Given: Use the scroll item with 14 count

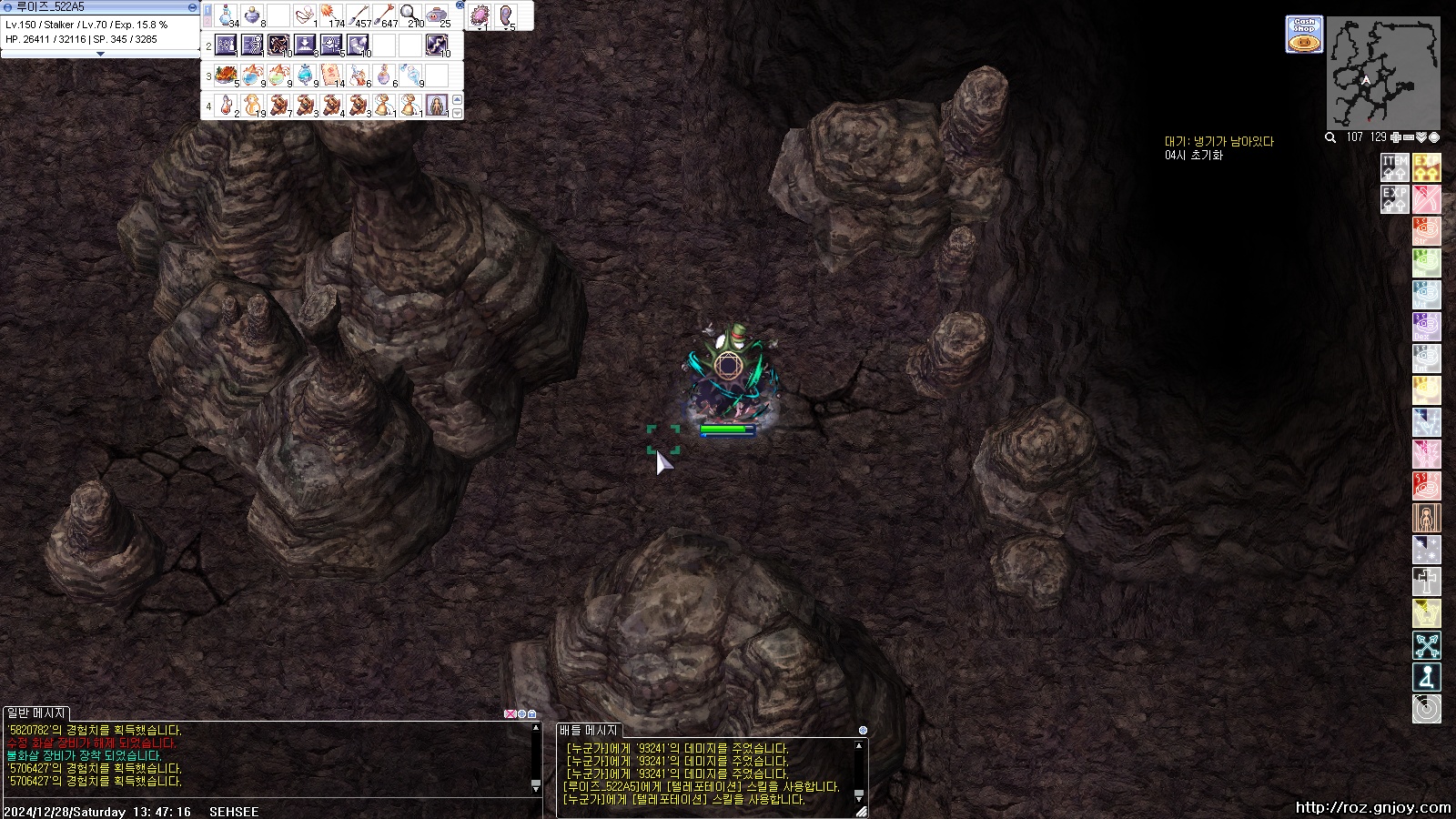Looking at the screenshot, I should click(x=331, y=75).
